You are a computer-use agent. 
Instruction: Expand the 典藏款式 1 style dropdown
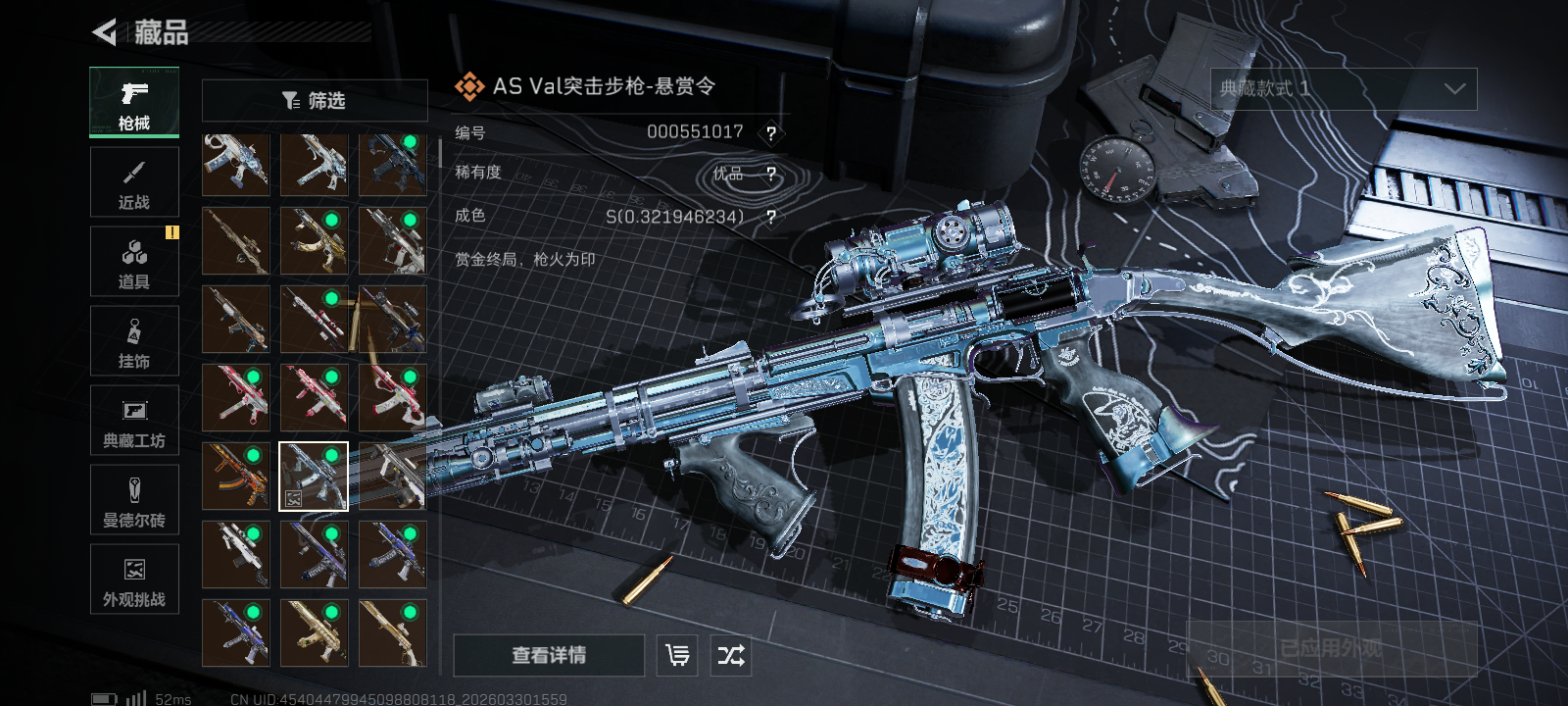(1344, 89)
